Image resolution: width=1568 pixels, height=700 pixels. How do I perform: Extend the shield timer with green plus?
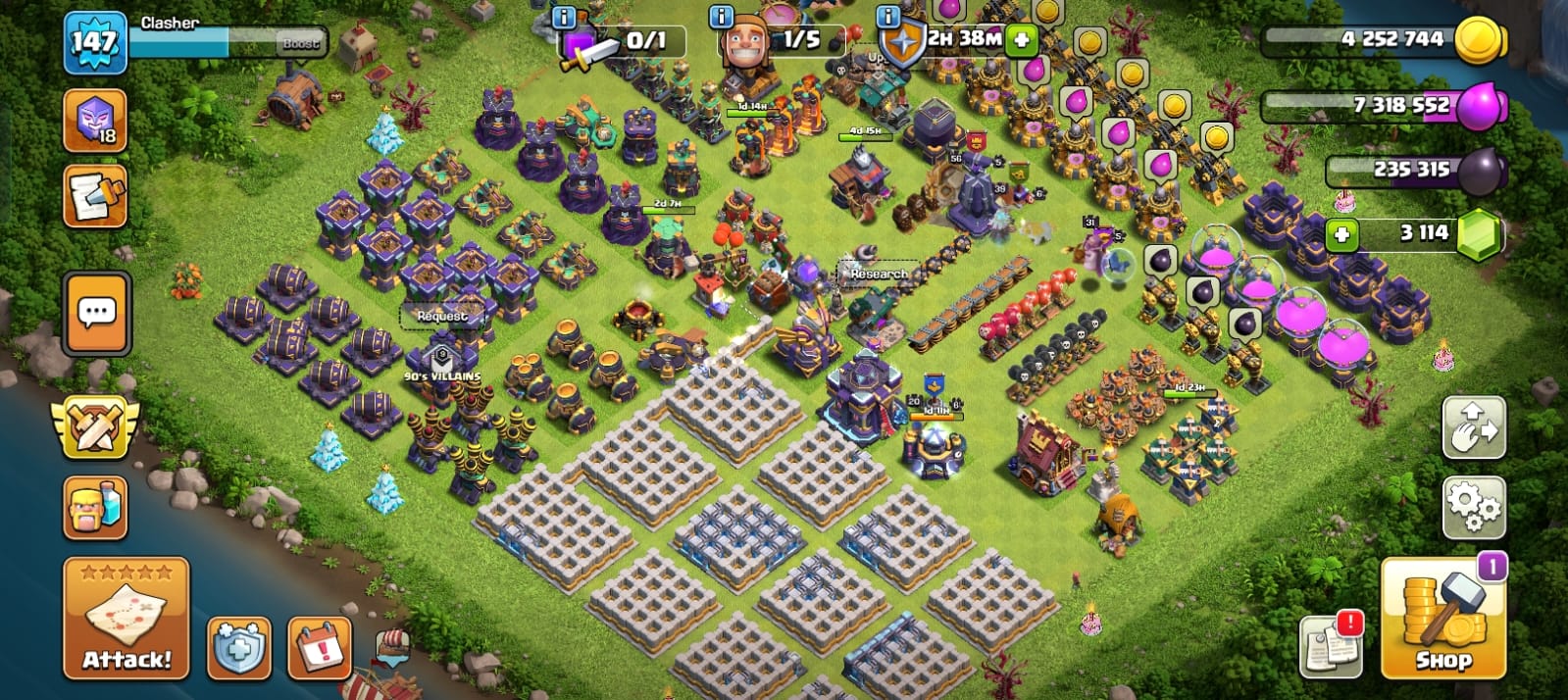1021,41
